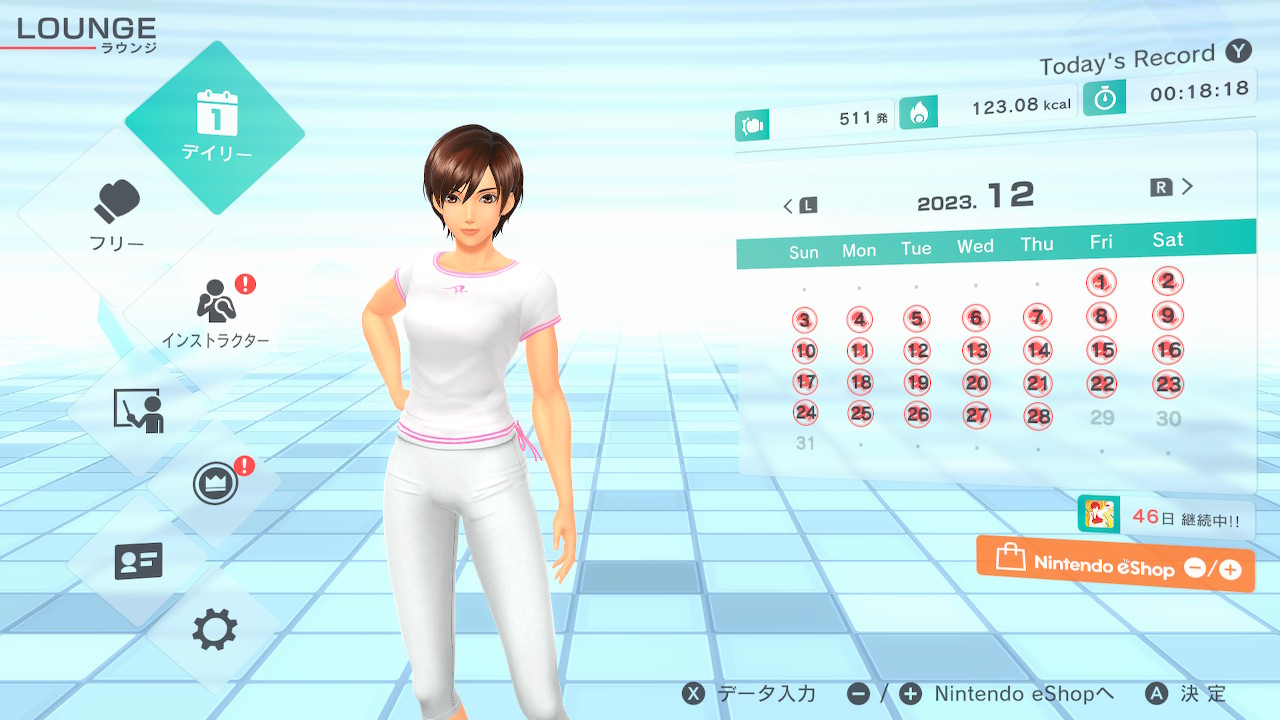Go to previous month with left arrow
This screenshot has width=1280, height=720.
click(799, 206)
